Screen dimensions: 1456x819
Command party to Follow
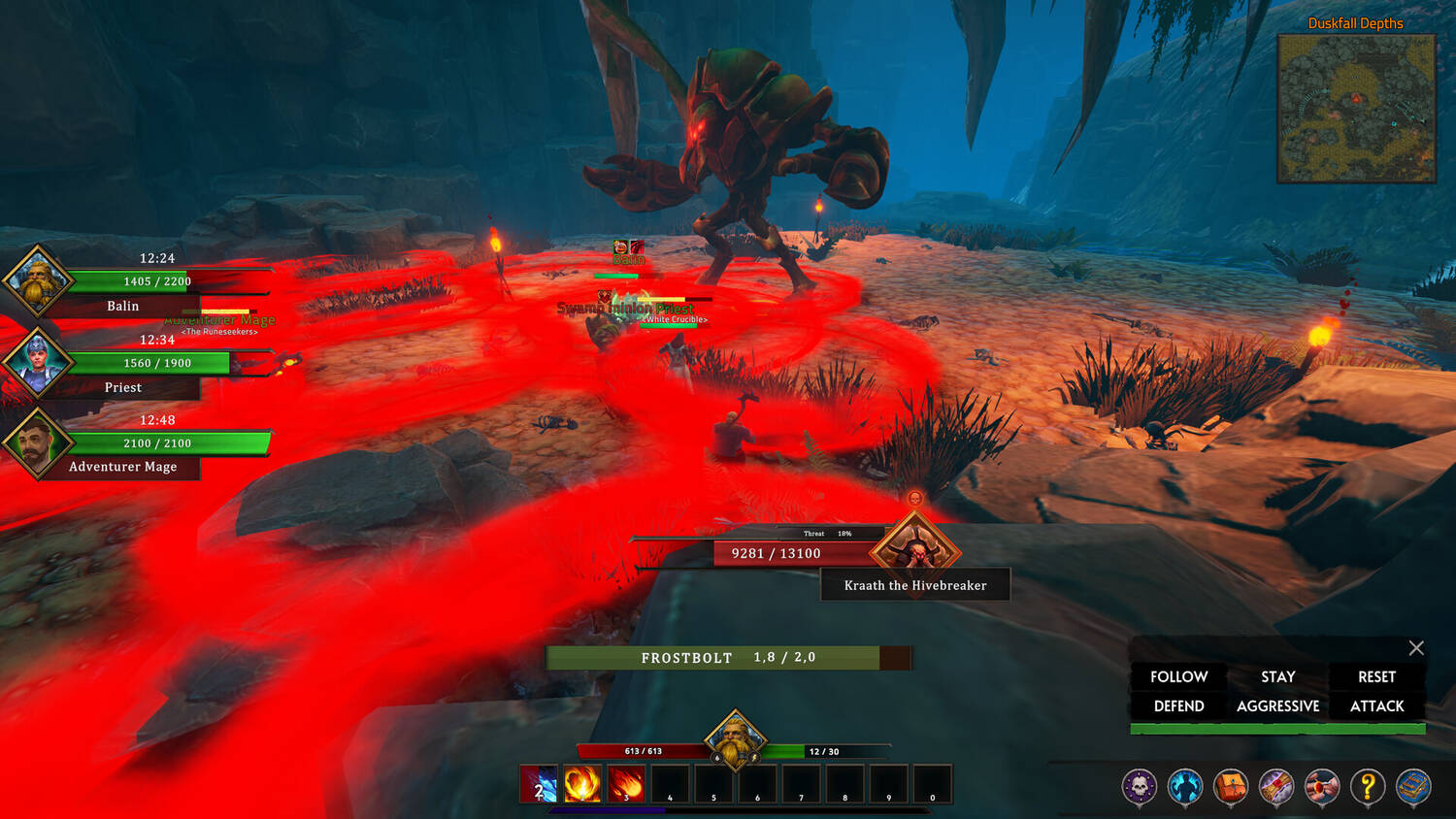1178,676
